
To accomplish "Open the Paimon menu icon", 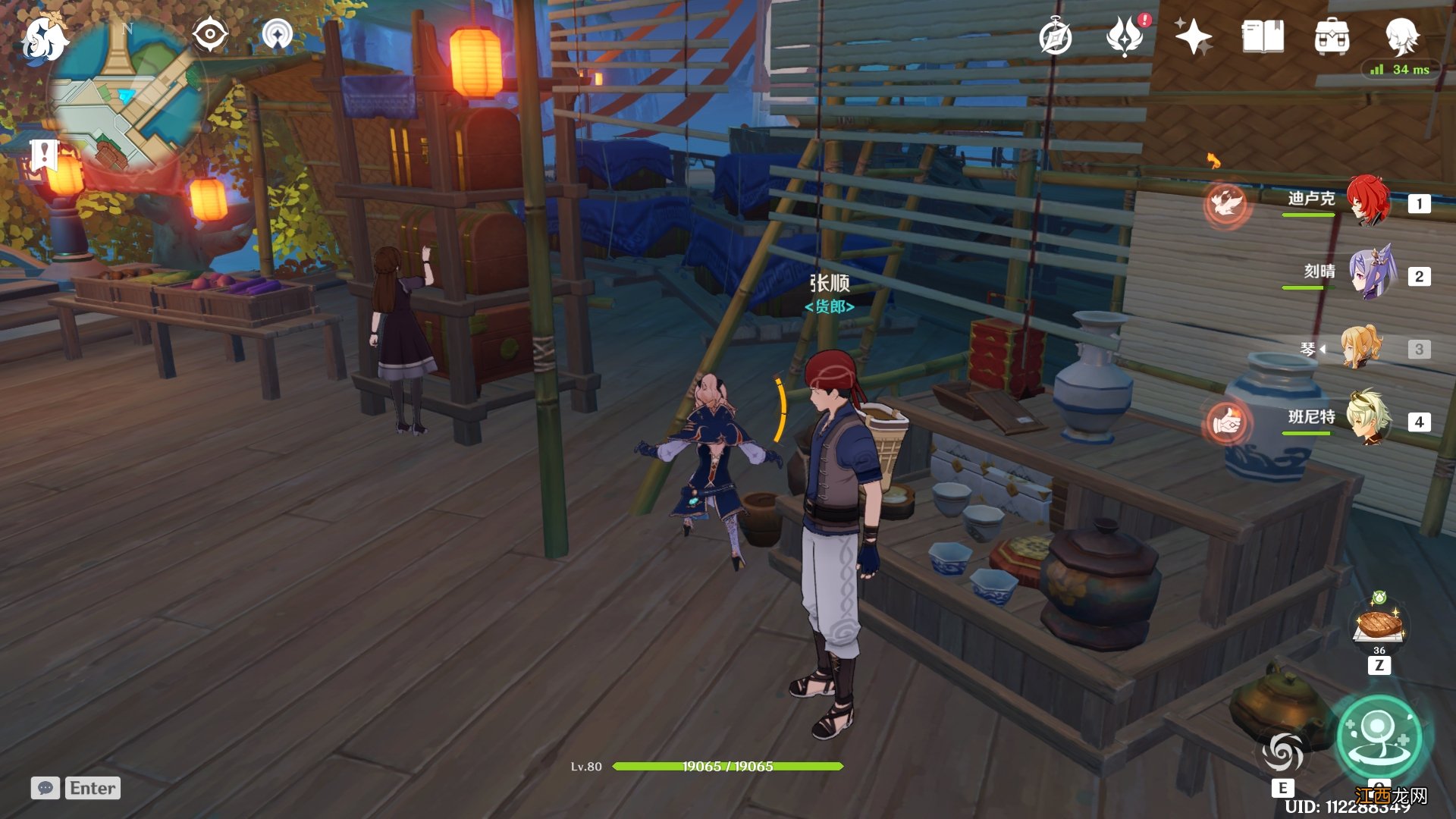I will (x=44, y=39).
